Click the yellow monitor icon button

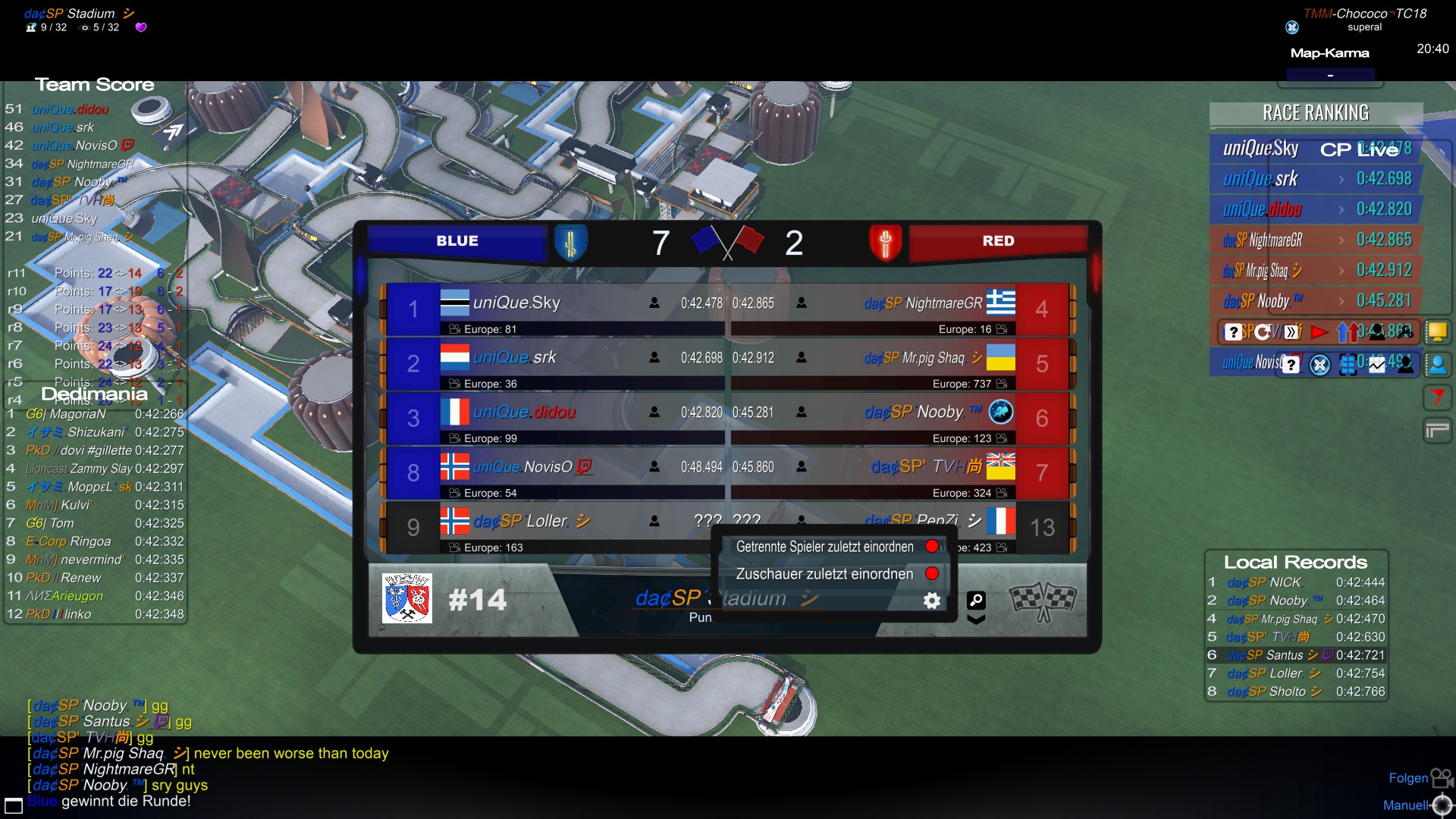1437,332
